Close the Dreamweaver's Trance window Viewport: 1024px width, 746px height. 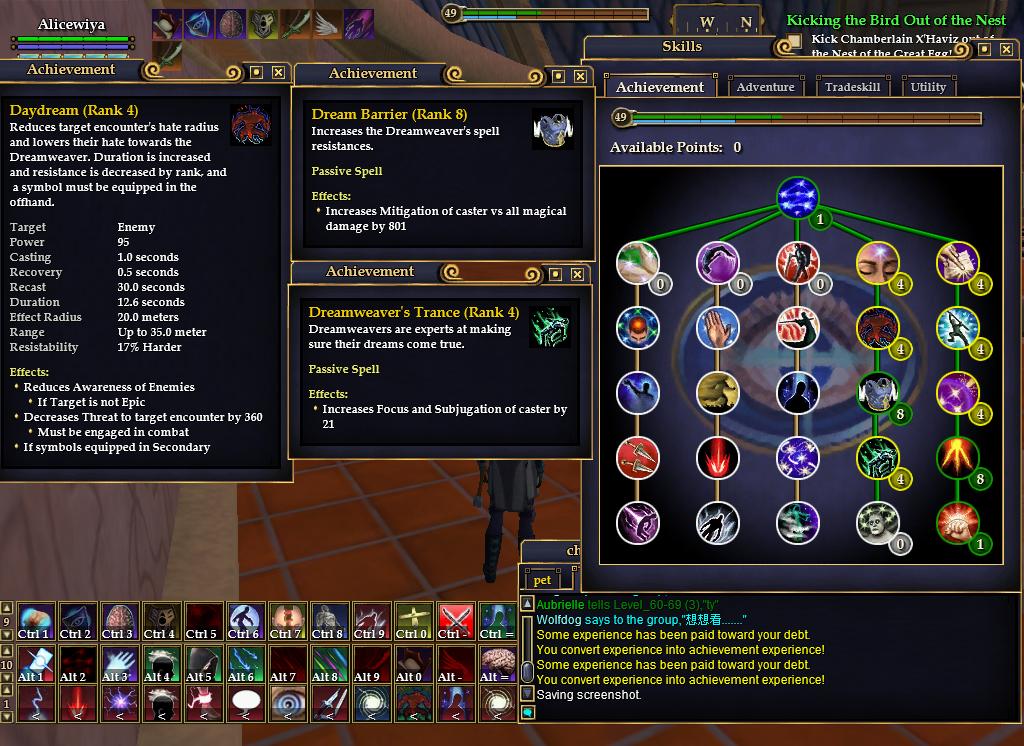click(x=577, y=274)
